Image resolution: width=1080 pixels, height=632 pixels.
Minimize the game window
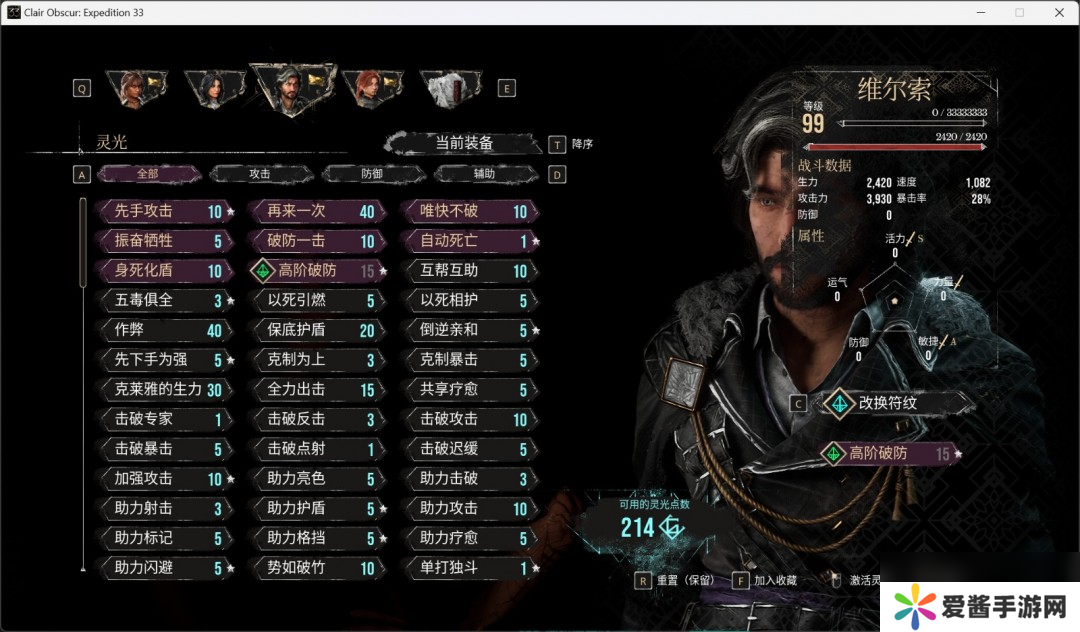[979, 12]
